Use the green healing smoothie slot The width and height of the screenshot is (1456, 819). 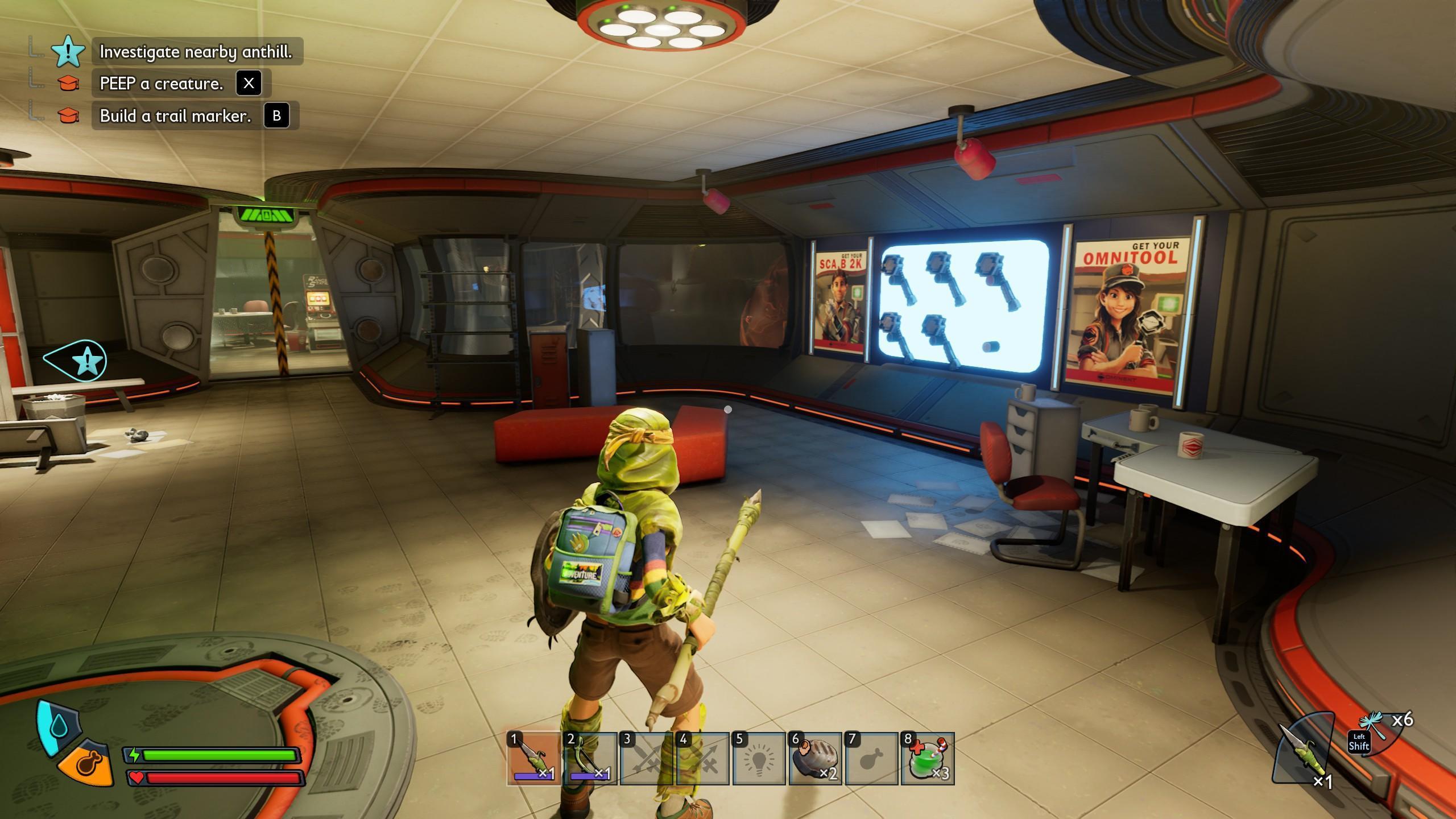click(927, 759)
